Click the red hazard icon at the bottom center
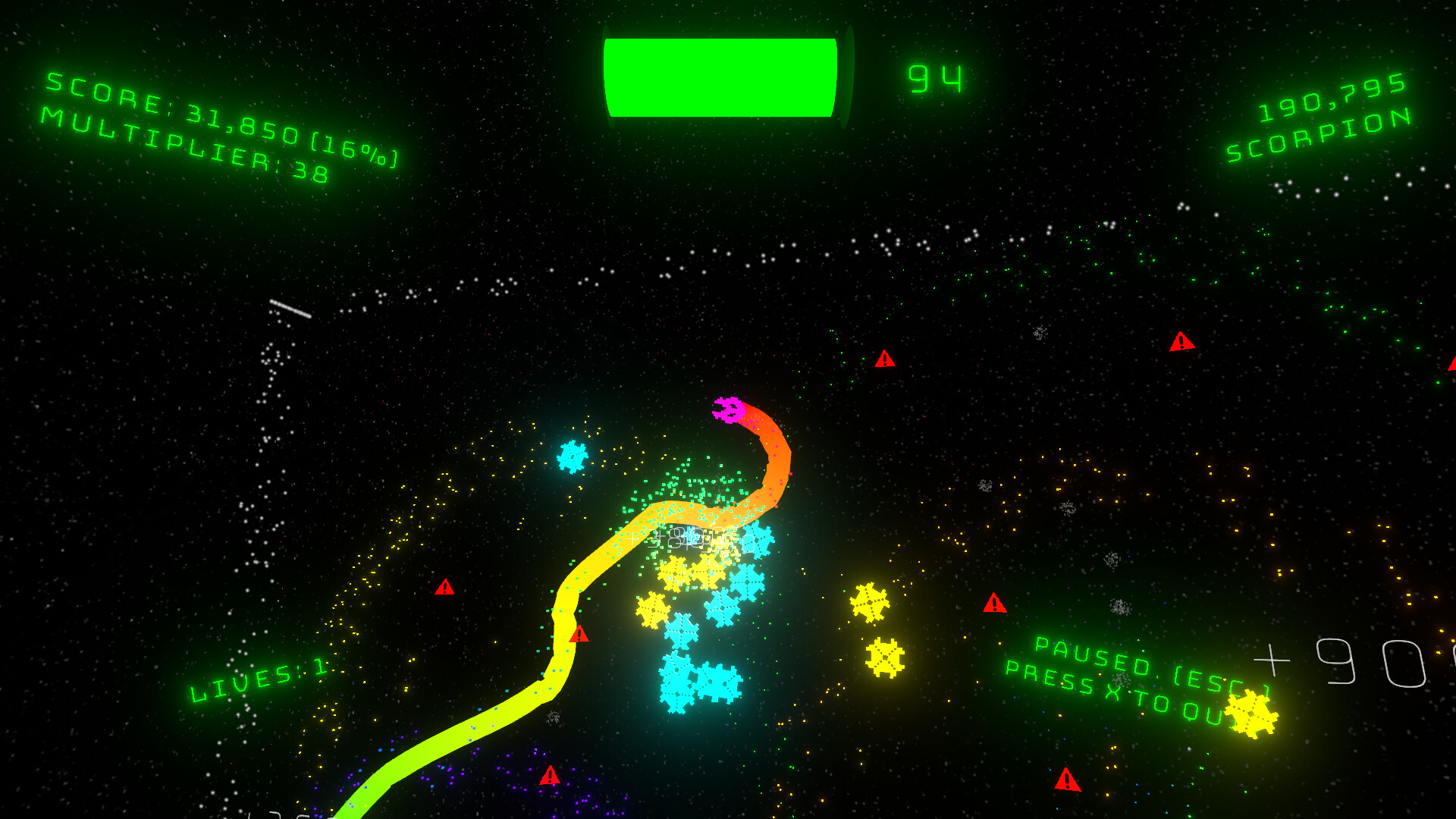Screen dimensions: 1456x819 [548, 777]
